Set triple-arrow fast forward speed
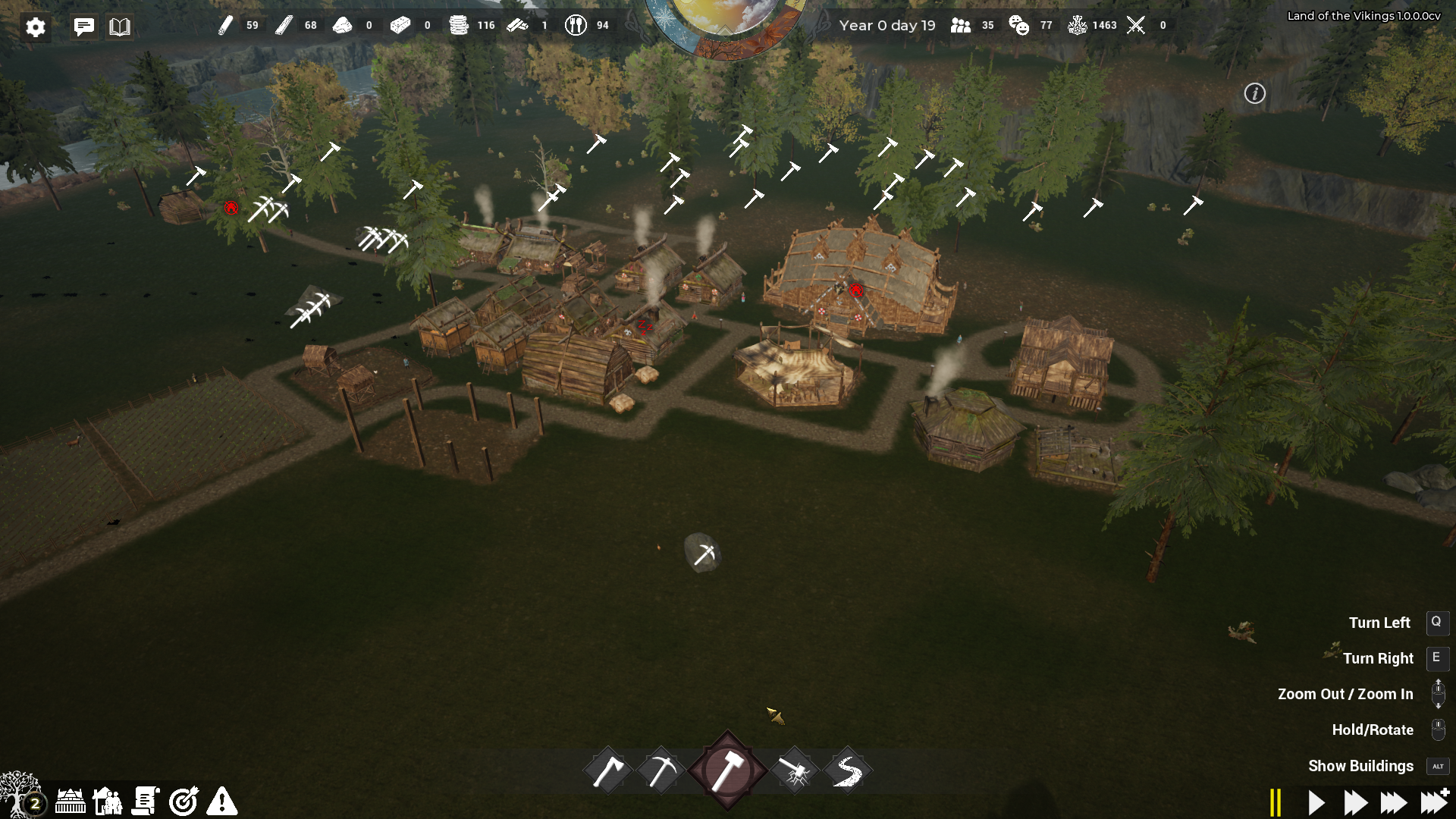 1394,802
